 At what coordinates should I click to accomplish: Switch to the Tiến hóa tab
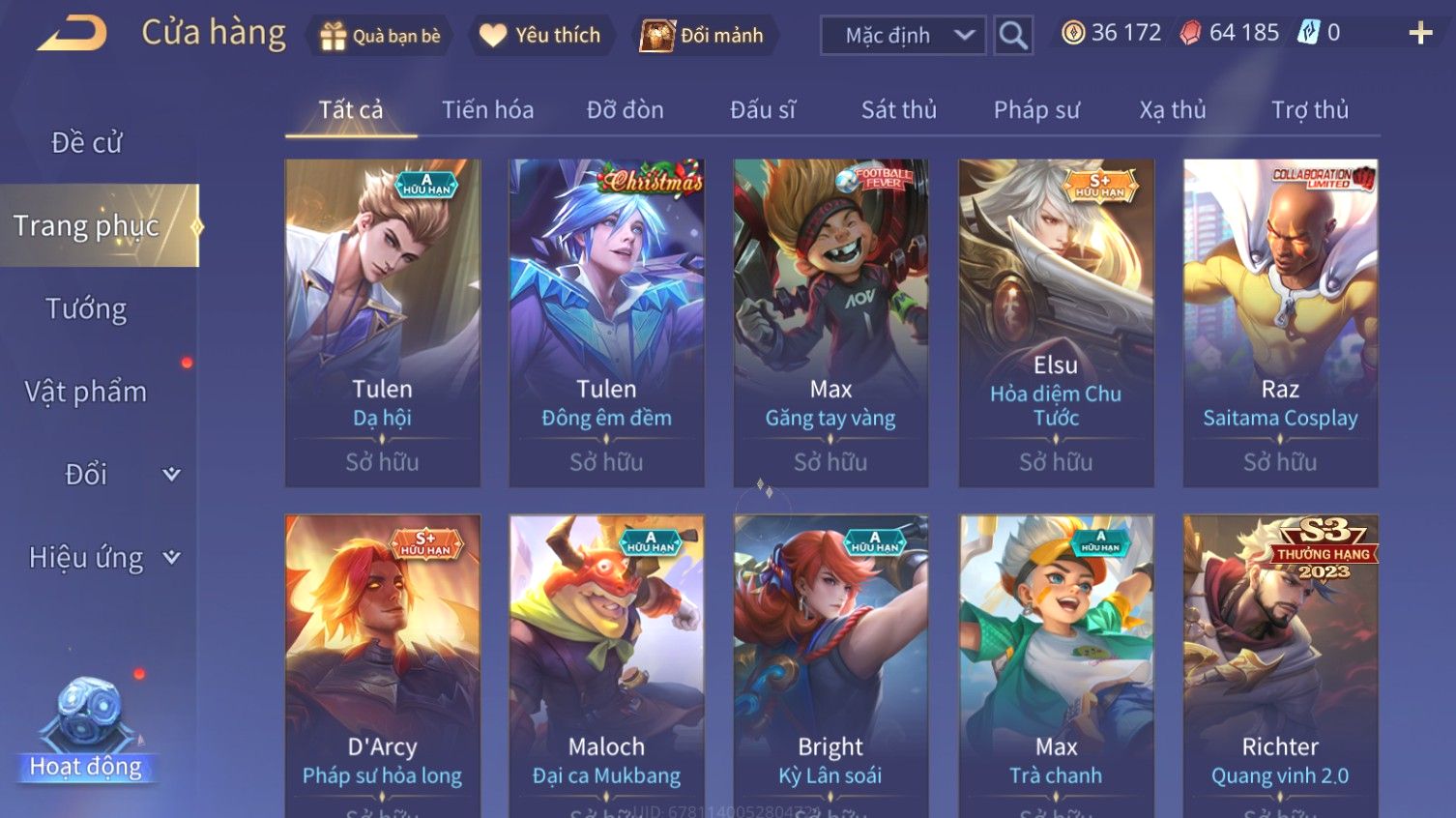point(487,110)
